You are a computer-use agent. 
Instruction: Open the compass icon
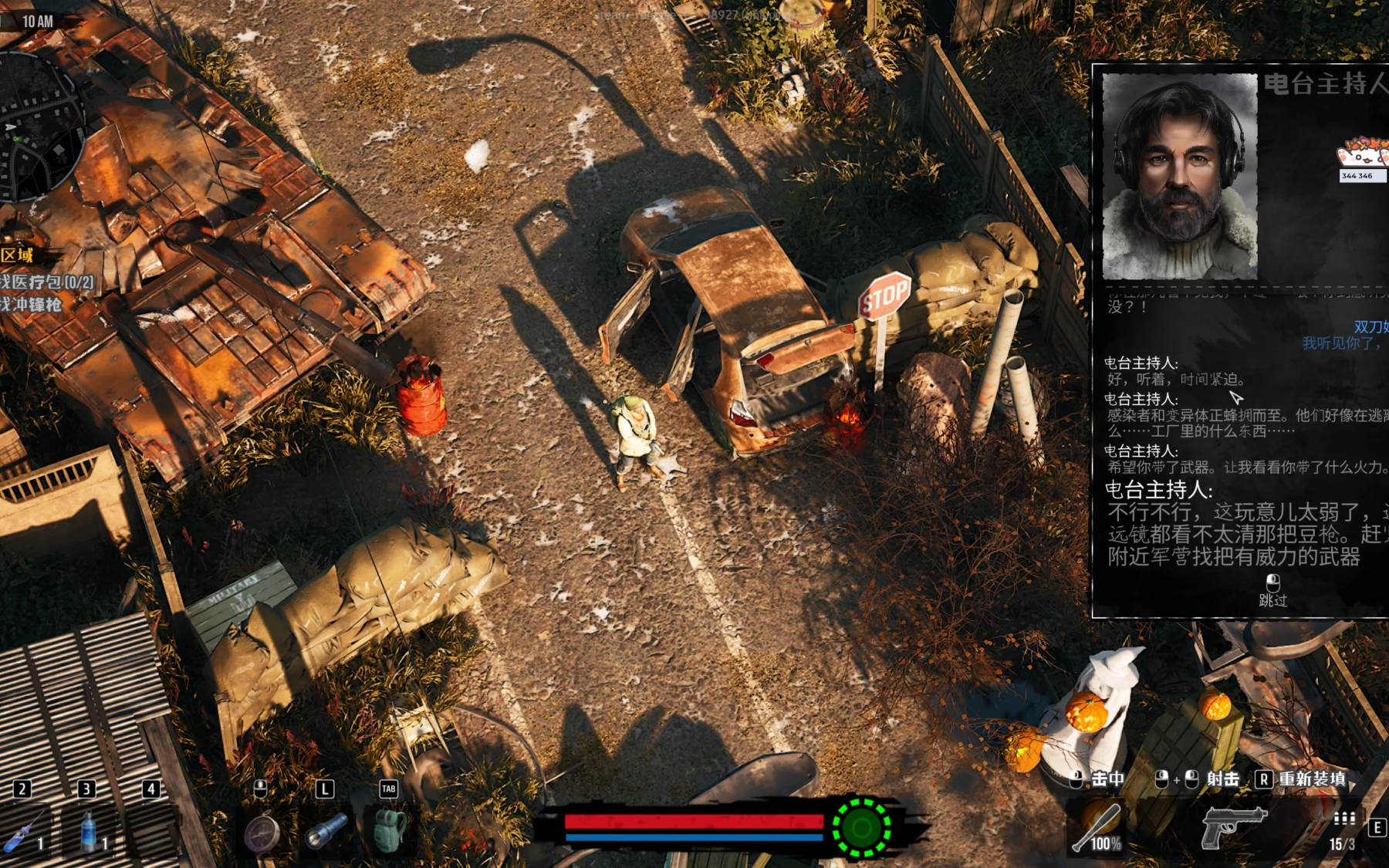click(x=262, y=833)
